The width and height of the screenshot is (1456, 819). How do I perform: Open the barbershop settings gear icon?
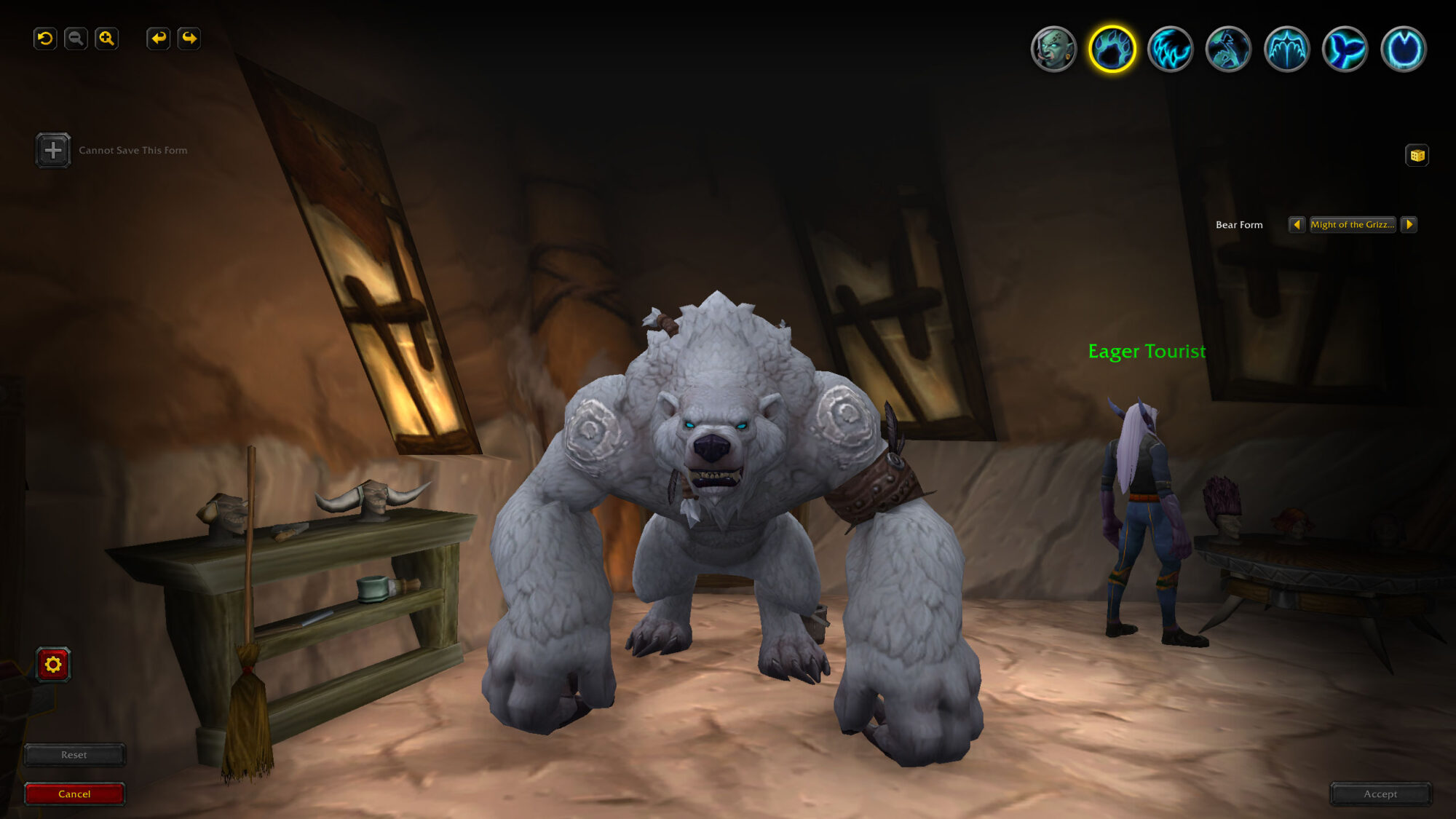52,663
